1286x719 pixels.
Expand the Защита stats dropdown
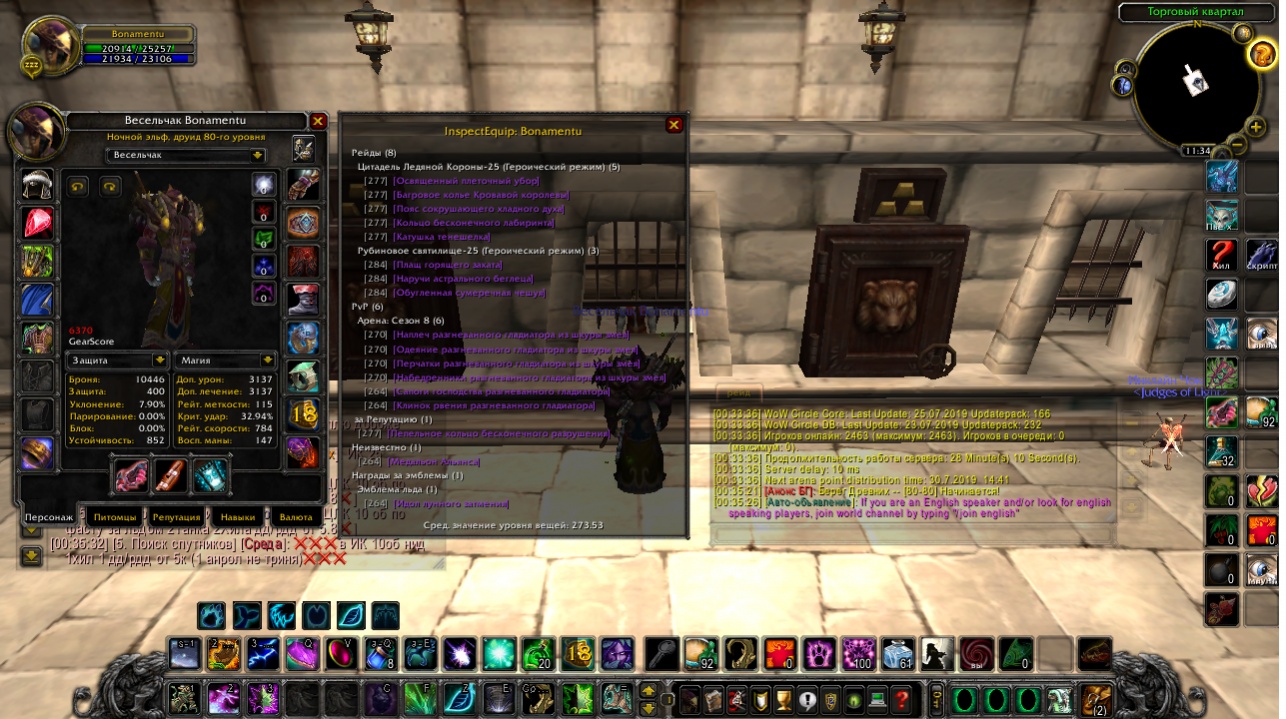(158, 359)
